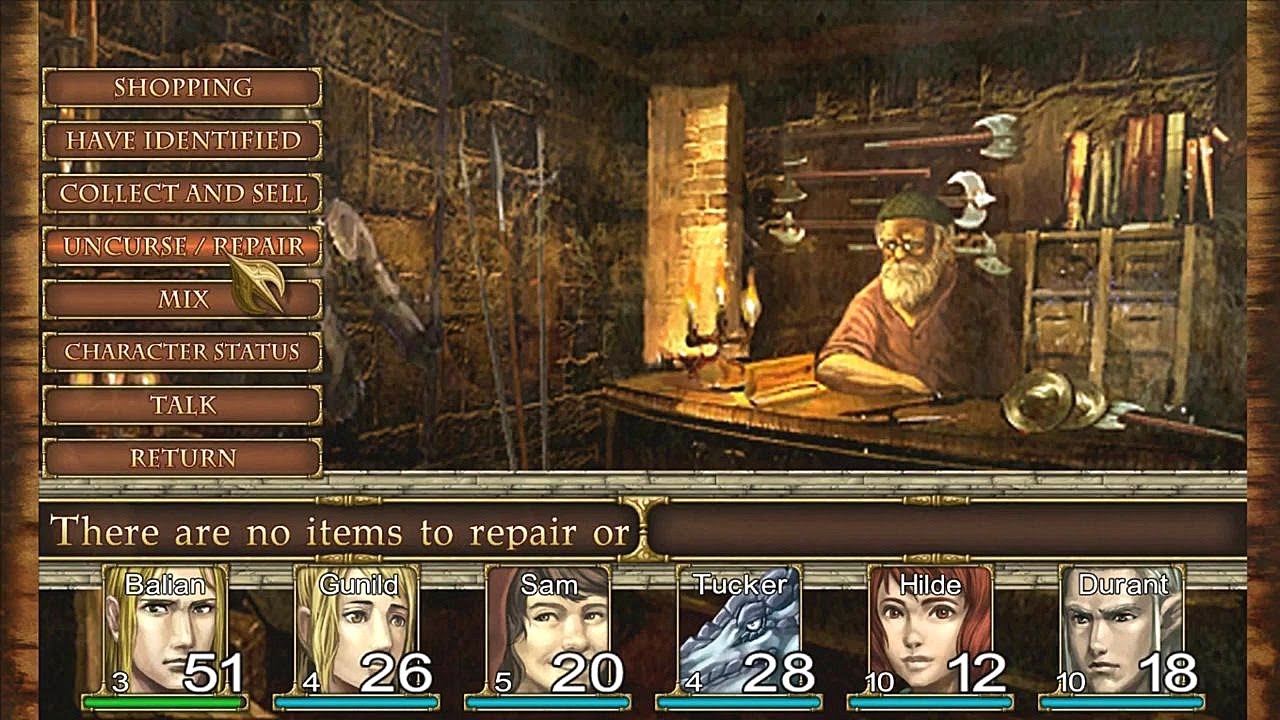
Task: Select Gunild's party portrait
Action: [x=357, y=632]
